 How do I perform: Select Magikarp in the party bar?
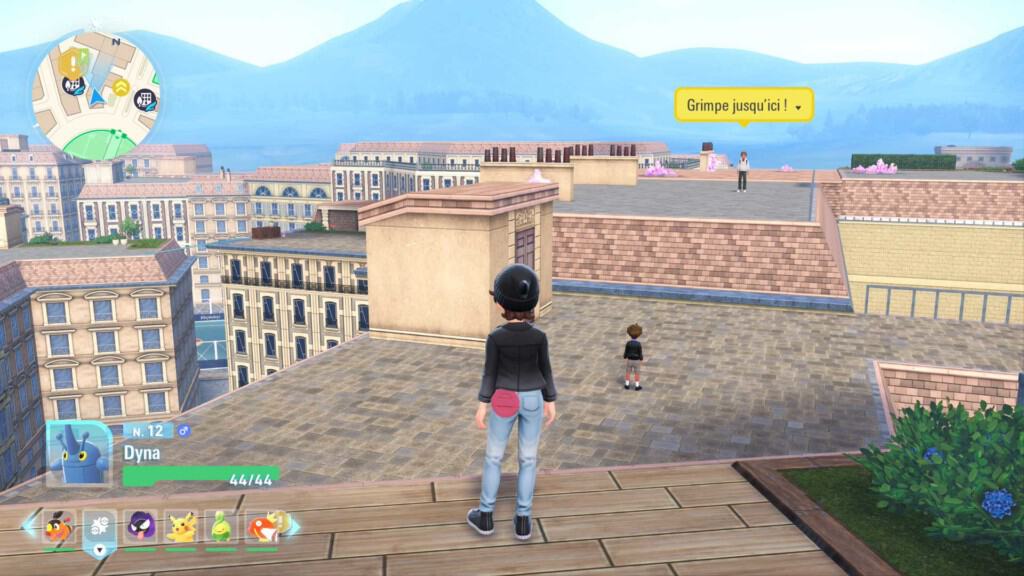coord(262,527)
